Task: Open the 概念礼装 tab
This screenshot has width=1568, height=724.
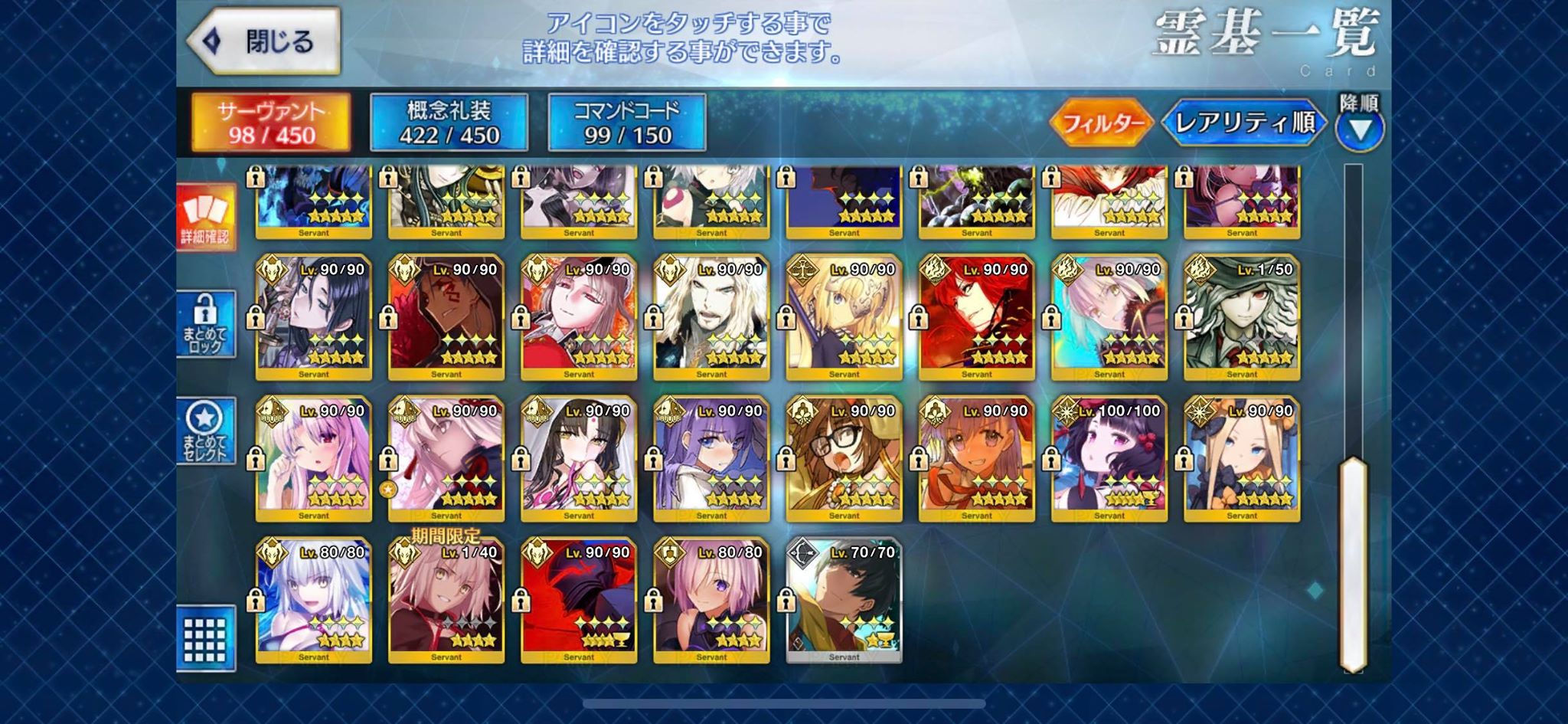Action: tap(449, 123)
